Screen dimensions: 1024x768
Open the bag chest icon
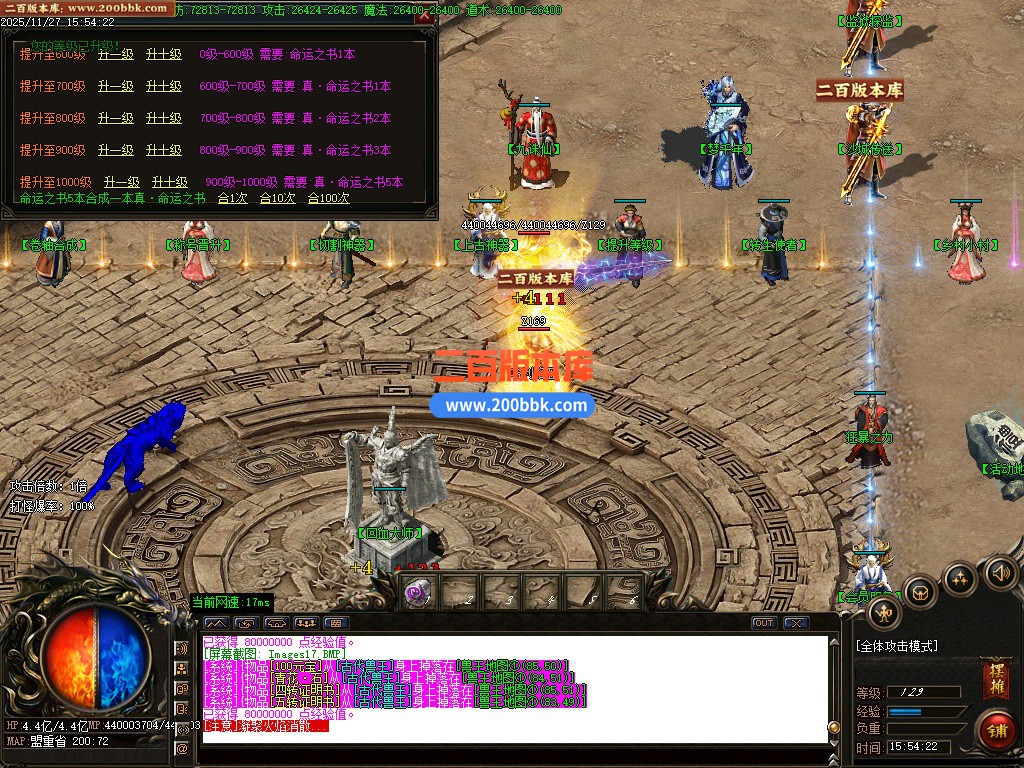(920, 592)
